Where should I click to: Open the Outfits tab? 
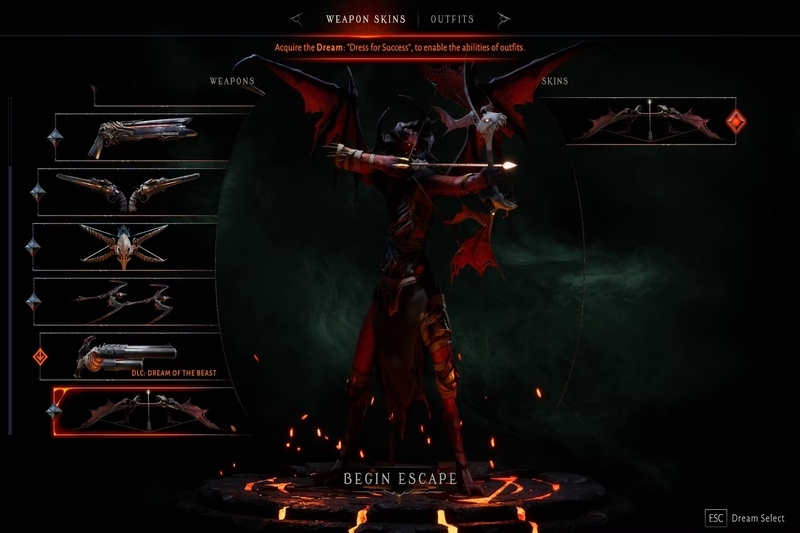tap(452, 19)
